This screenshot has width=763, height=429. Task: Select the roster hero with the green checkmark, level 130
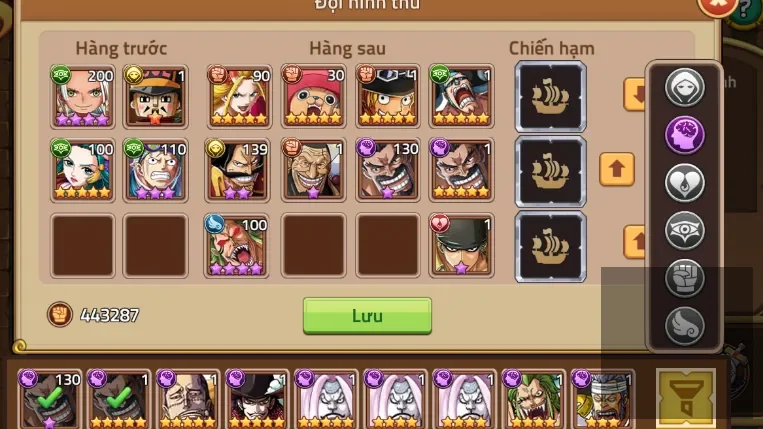point(50,400)
